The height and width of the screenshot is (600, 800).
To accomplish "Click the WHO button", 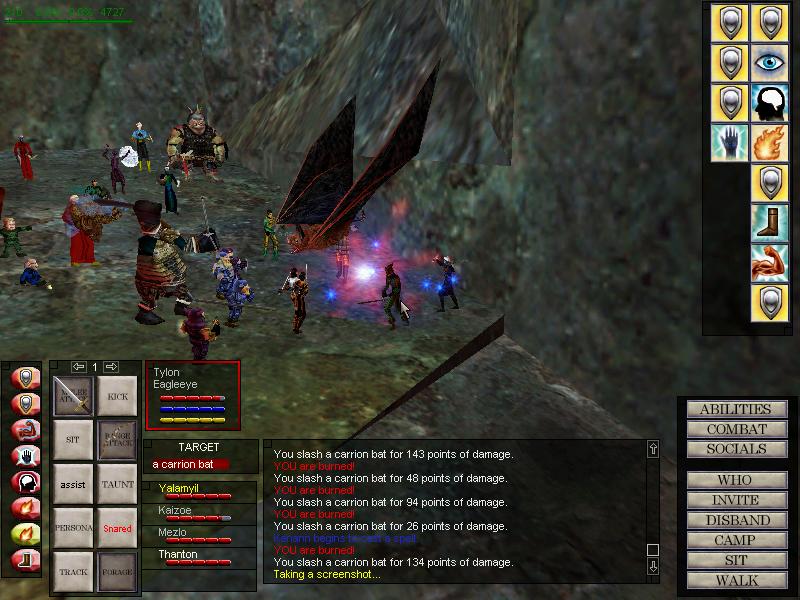I will click(735, 480).
